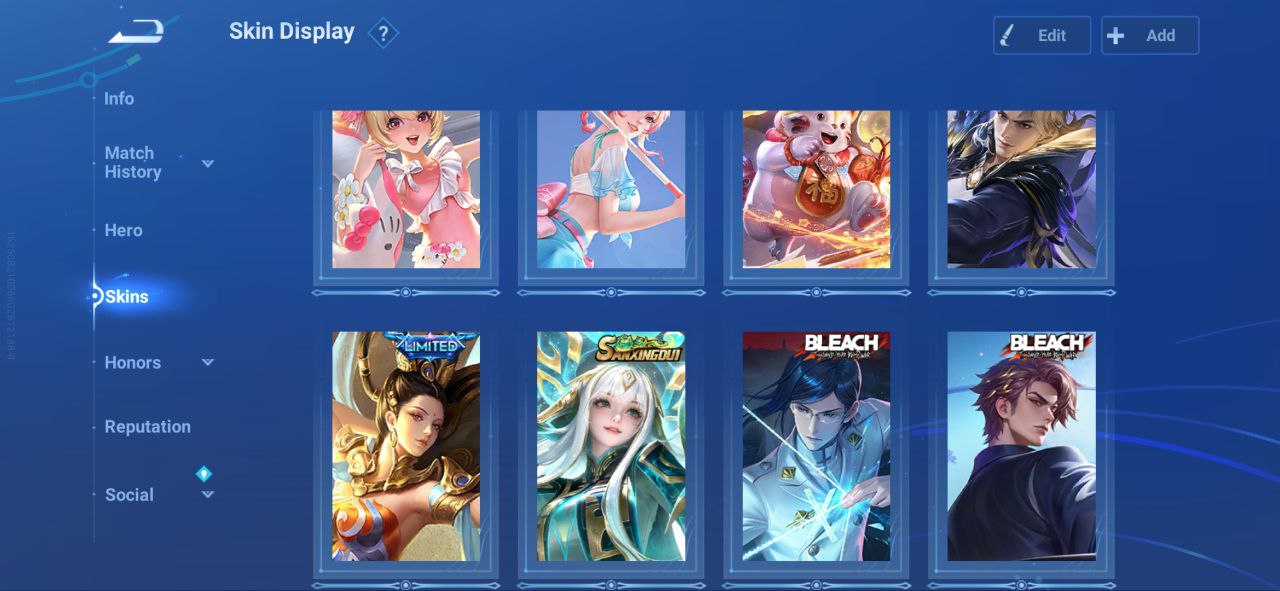Screen dimensions: 1280x591
Task: Select the Skins tab
Action: 127,296
